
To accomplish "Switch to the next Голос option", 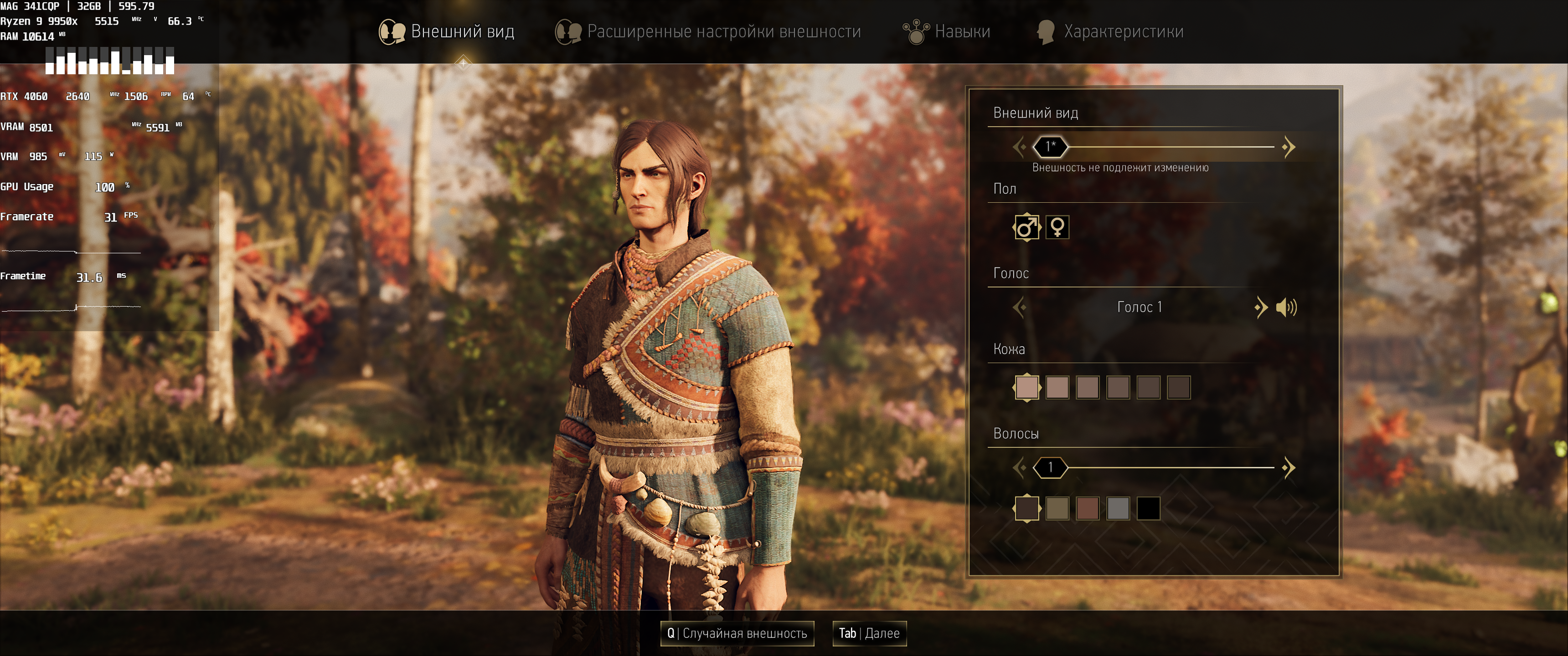I will point(1261,307).
